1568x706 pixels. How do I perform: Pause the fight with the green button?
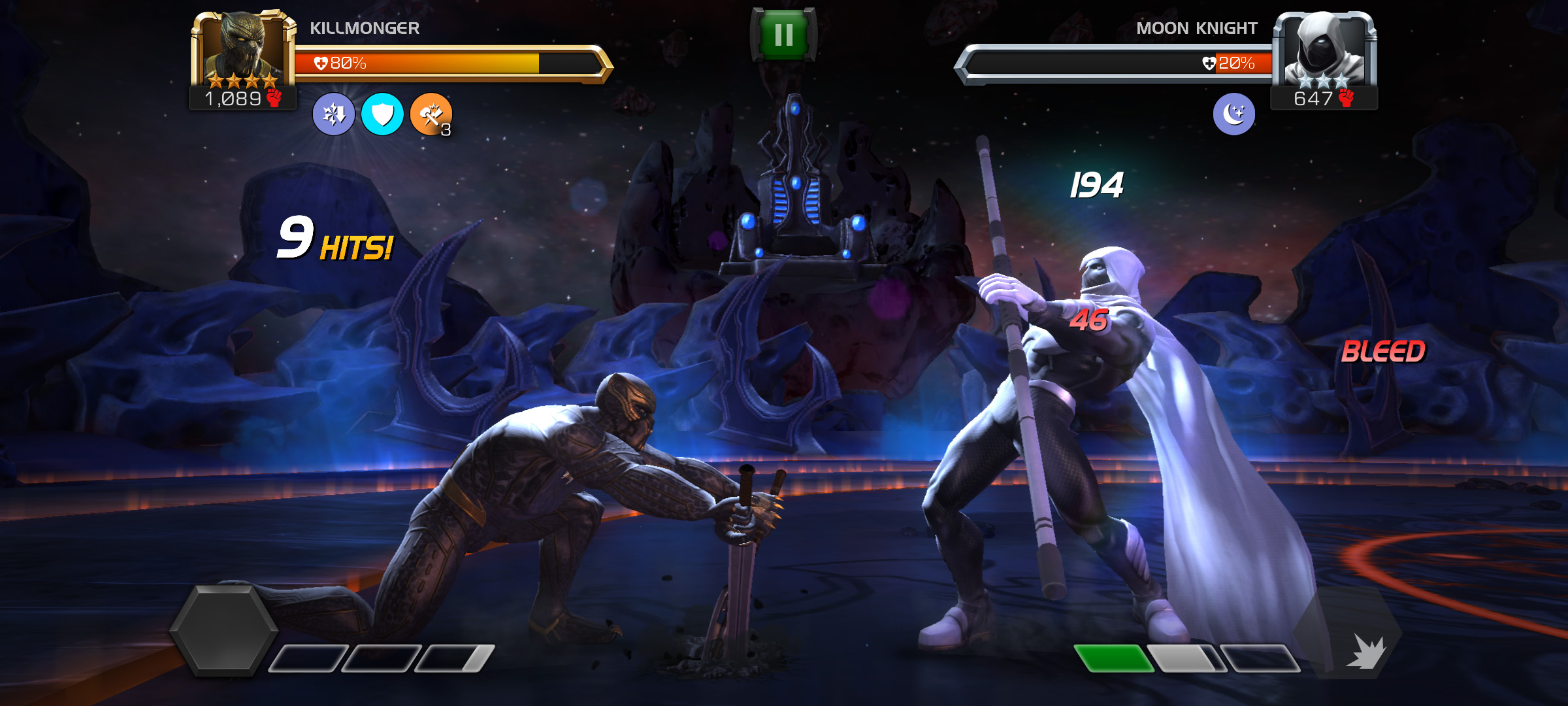[783, 35]
